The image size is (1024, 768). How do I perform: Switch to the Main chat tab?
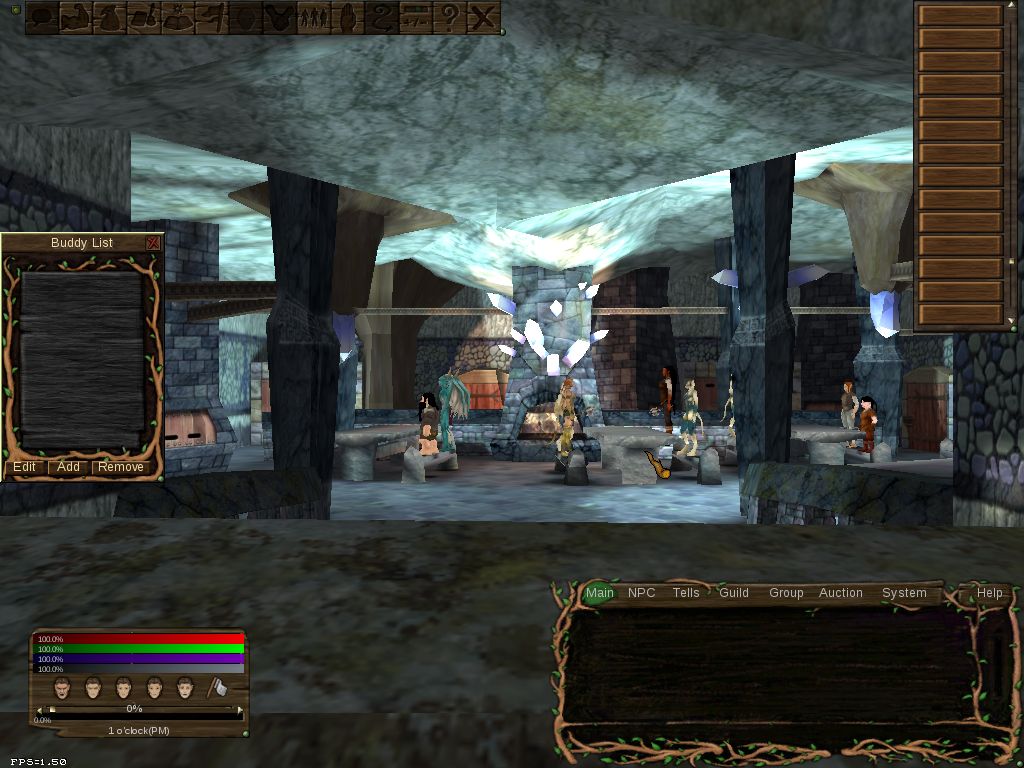[x=600, y=593]
